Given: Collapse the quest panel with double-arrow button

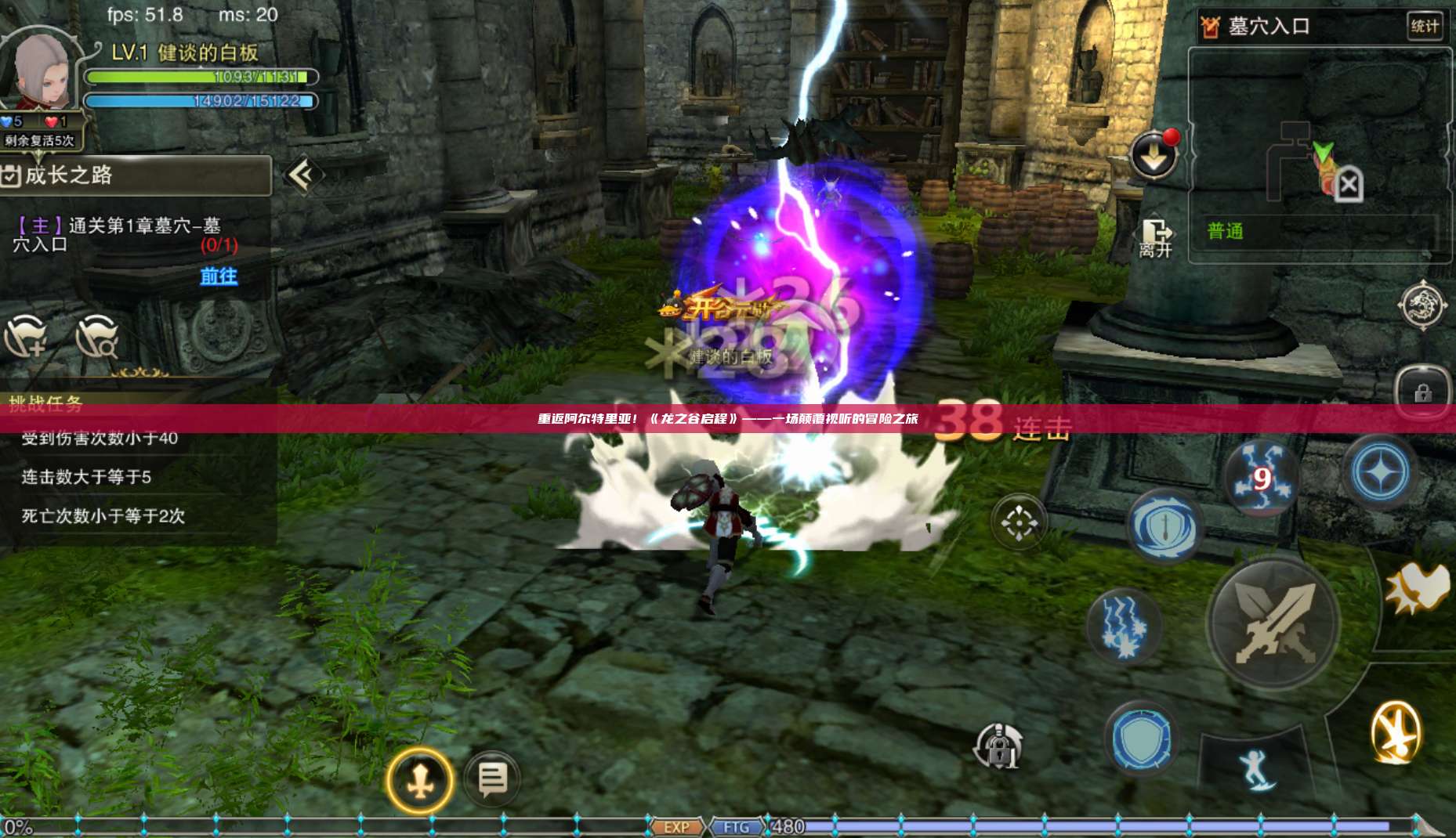Looking at the screenshot, I should [x=302, y=175].
